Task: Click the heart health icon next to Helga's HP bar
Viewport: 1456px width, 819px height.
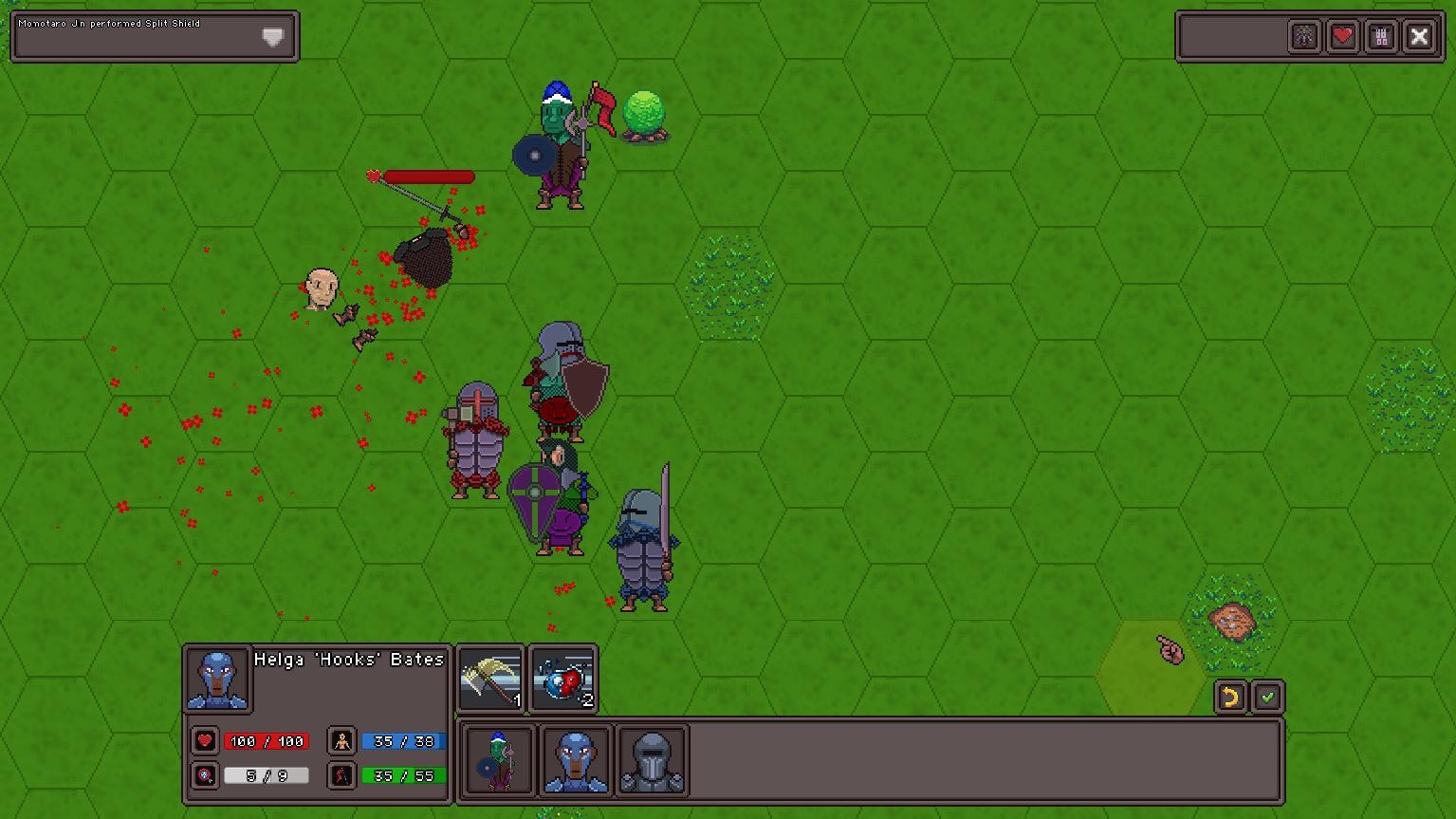Action: pos(205,741)
